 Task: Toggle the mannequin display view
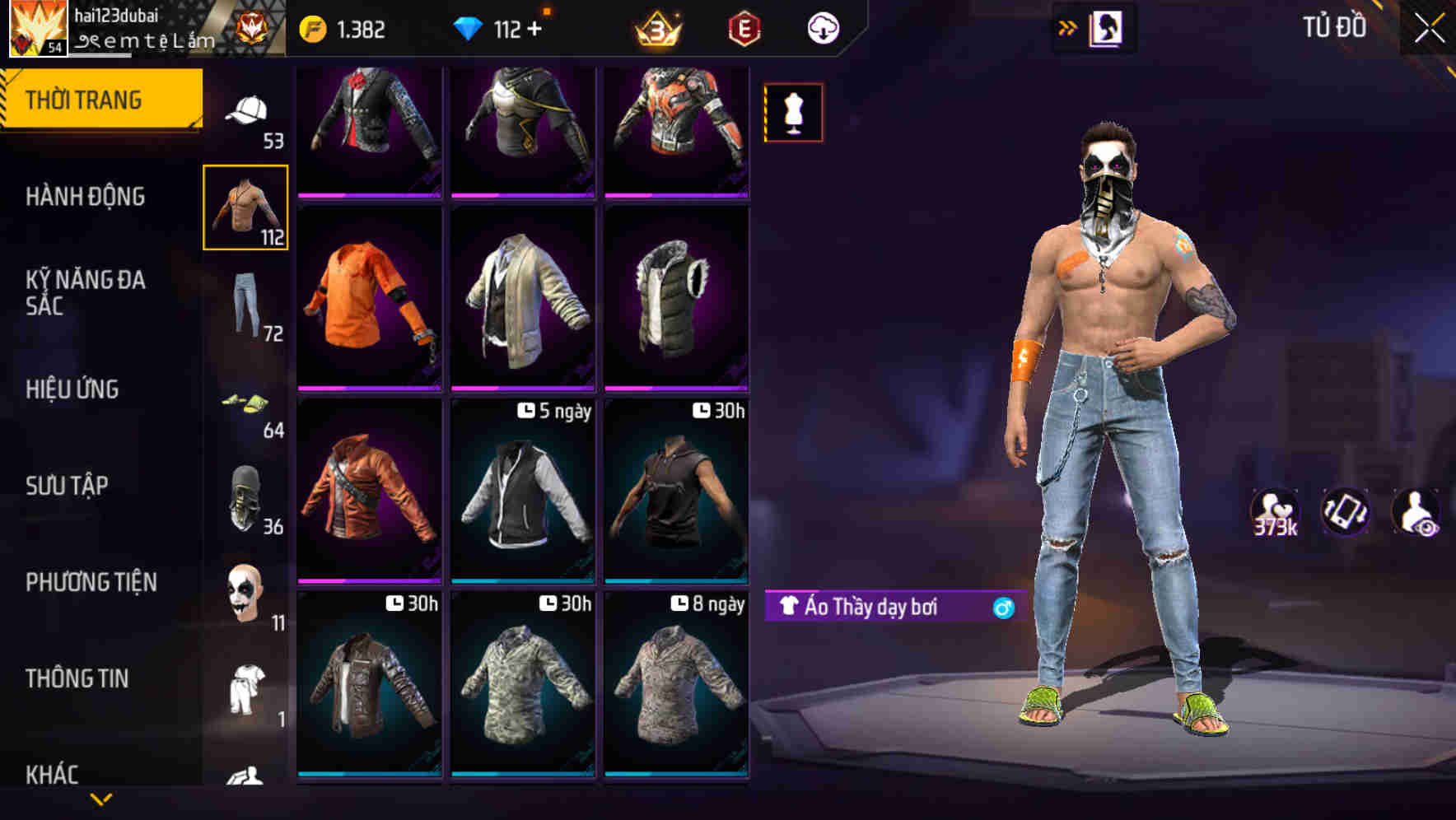pyautogui.click(x=793, y=111)
